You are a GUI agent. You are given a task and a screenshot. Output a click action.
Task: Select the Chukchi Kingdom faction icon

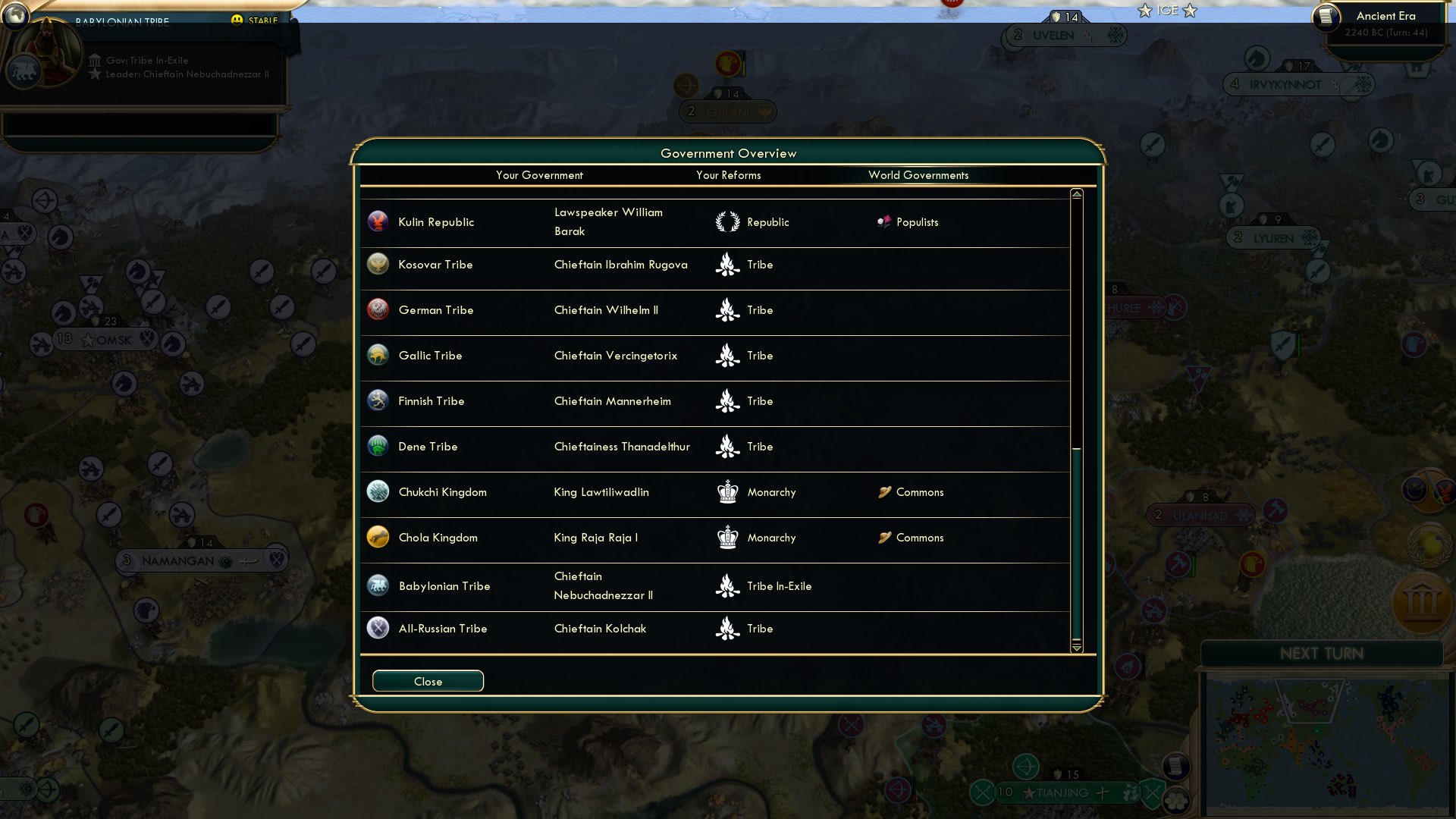tap(377, 491)
